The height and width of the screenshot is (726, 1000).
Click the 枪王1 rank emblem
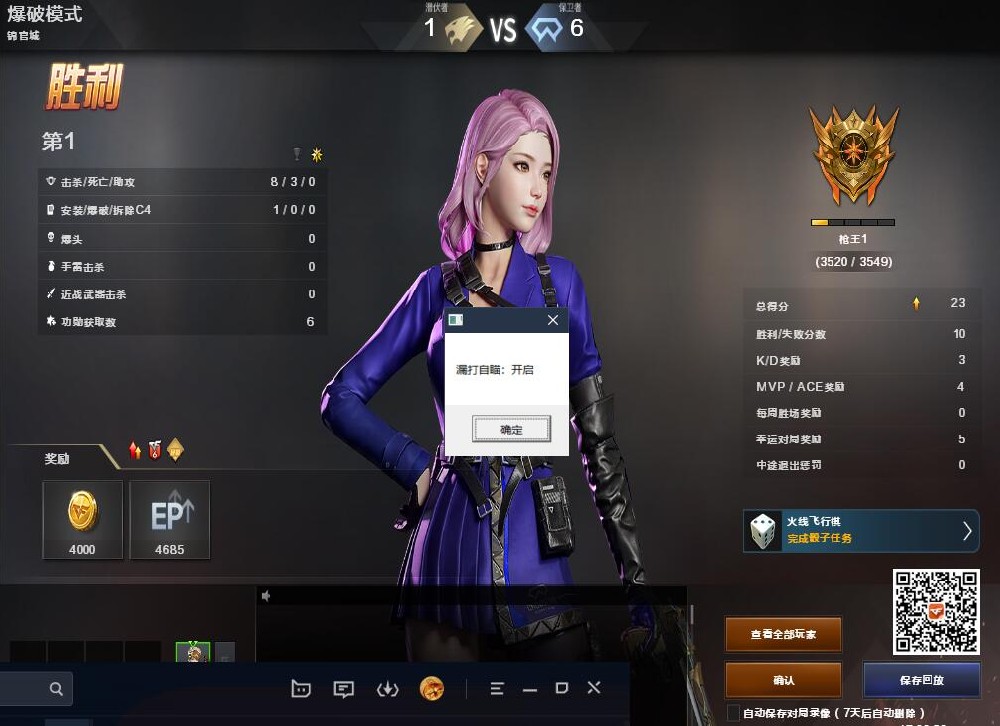coord(852,158)
